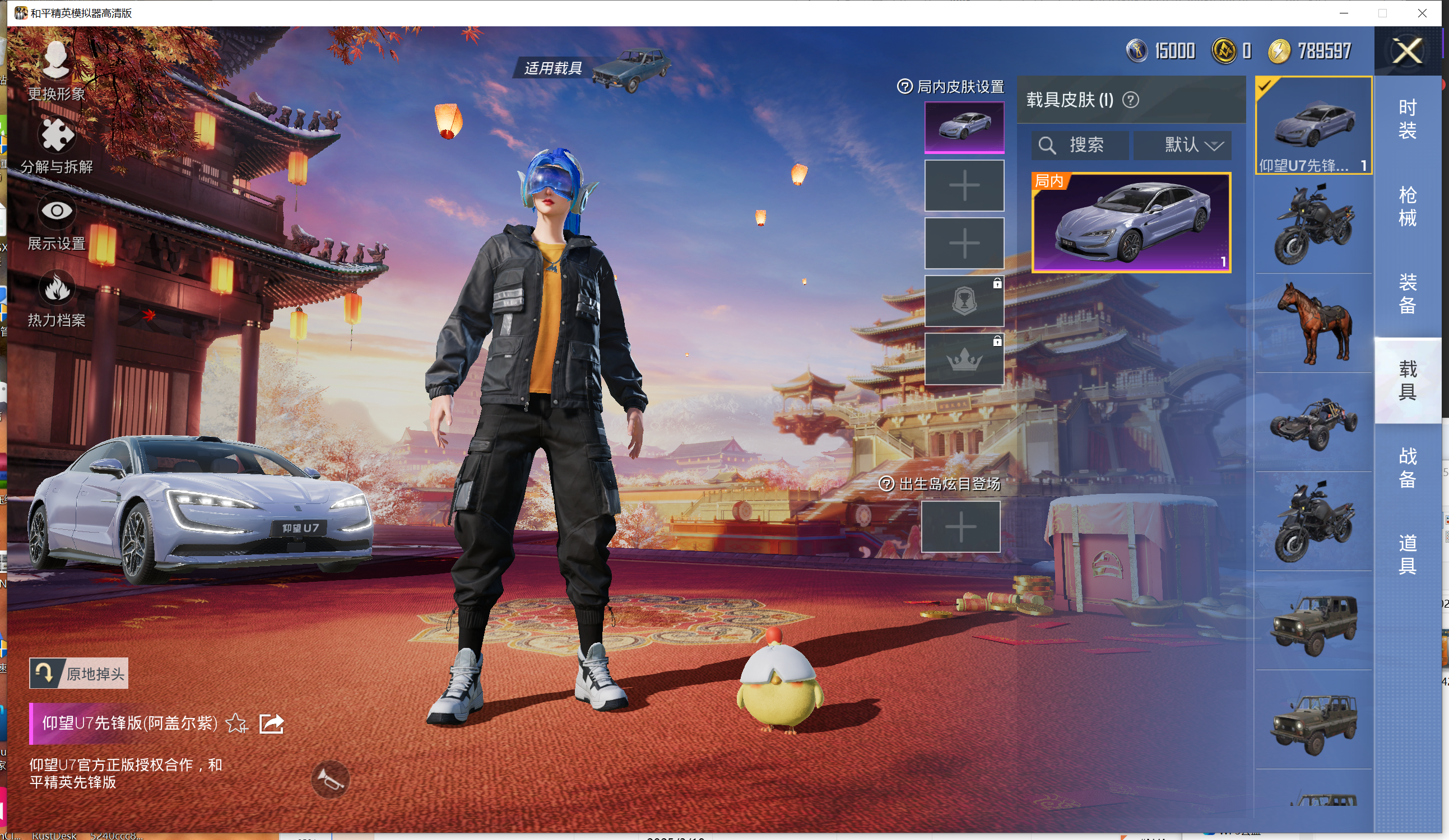Screen dimensions: 1449x840
Task: Click the 原地掉头 turn-around button
Action: click(x=79, y=673)
